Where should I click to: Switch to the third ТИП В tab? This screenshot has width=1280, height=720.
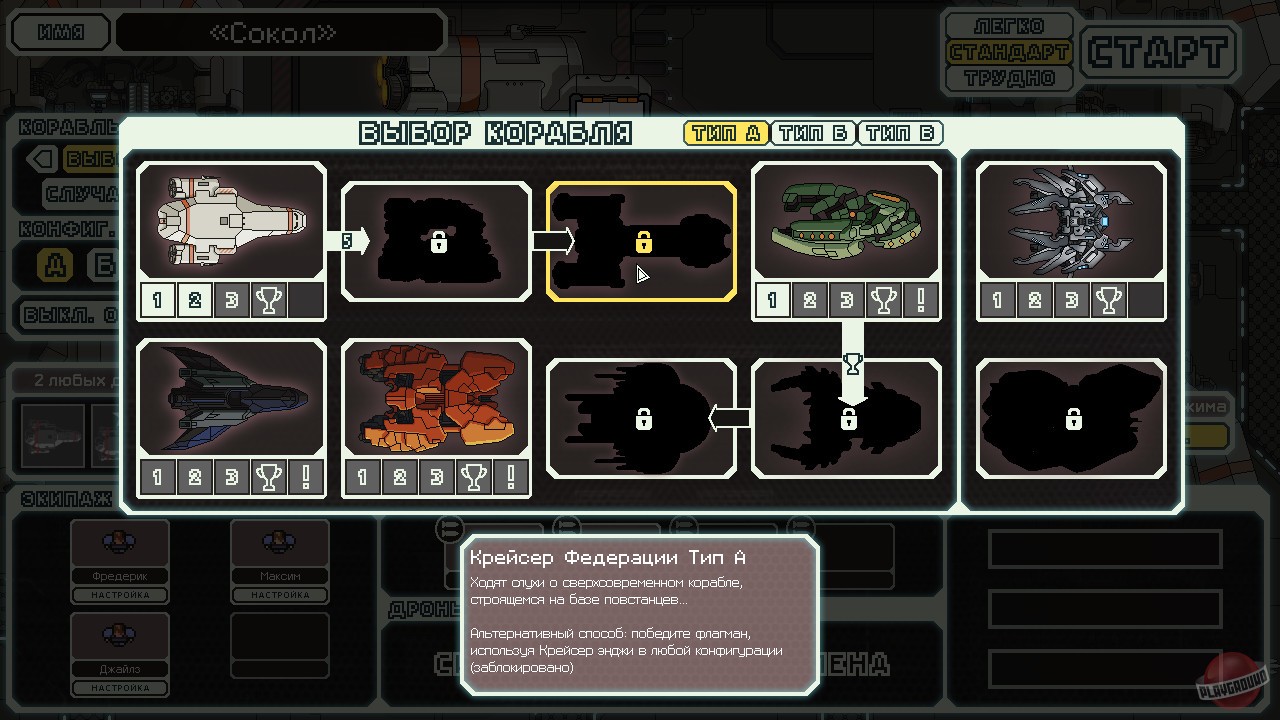coord(899,133)
